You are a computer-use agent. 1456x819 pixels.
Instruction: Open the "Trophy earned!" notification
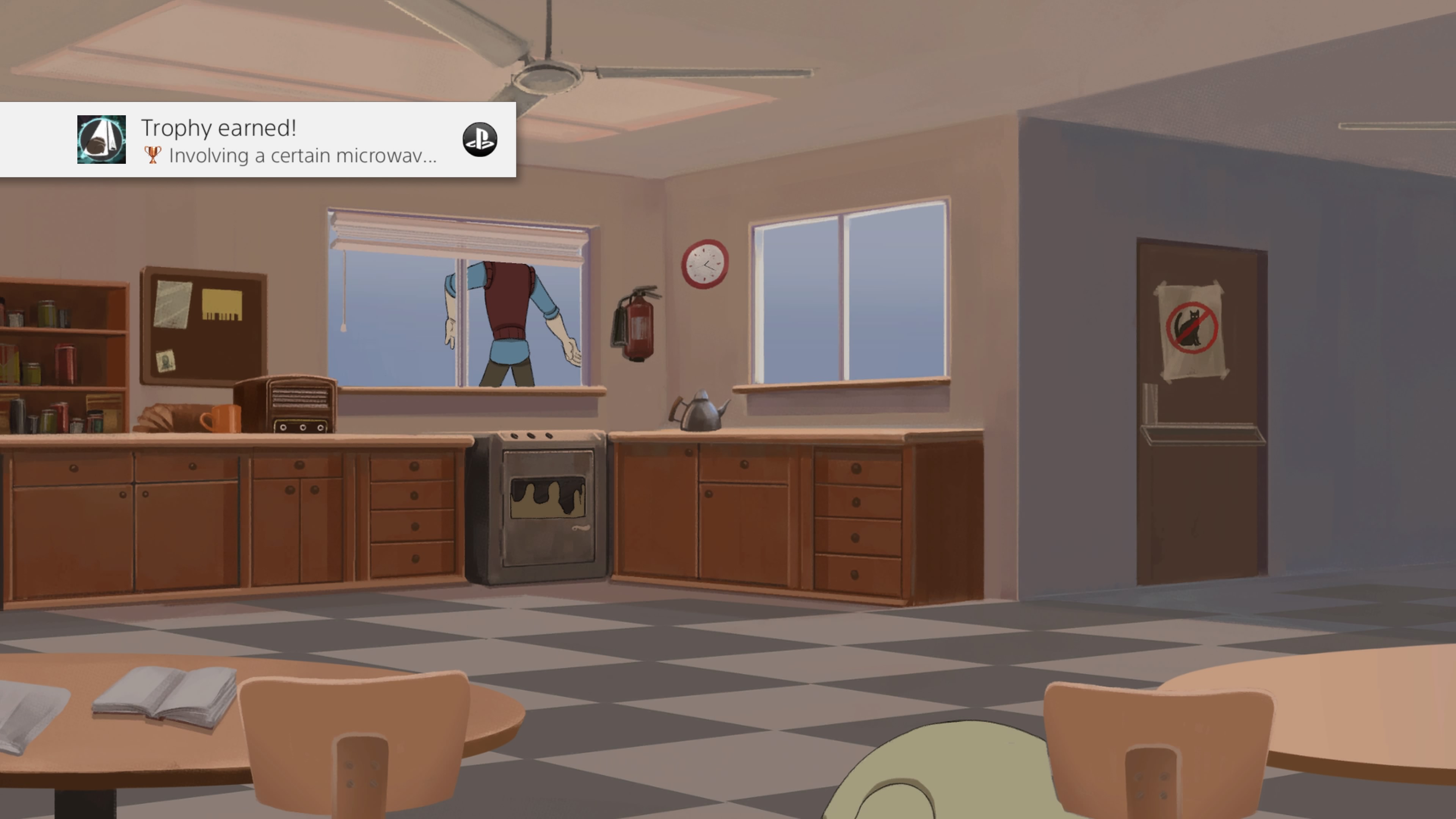point(288,140)
